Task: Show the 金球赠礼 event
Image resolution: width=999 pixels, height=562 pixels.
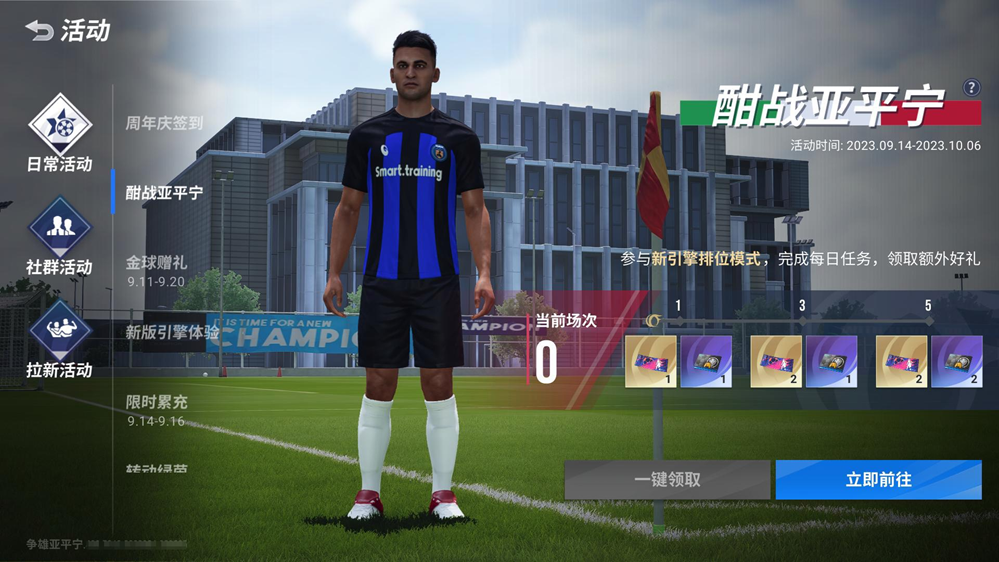Action: [156, 270]
